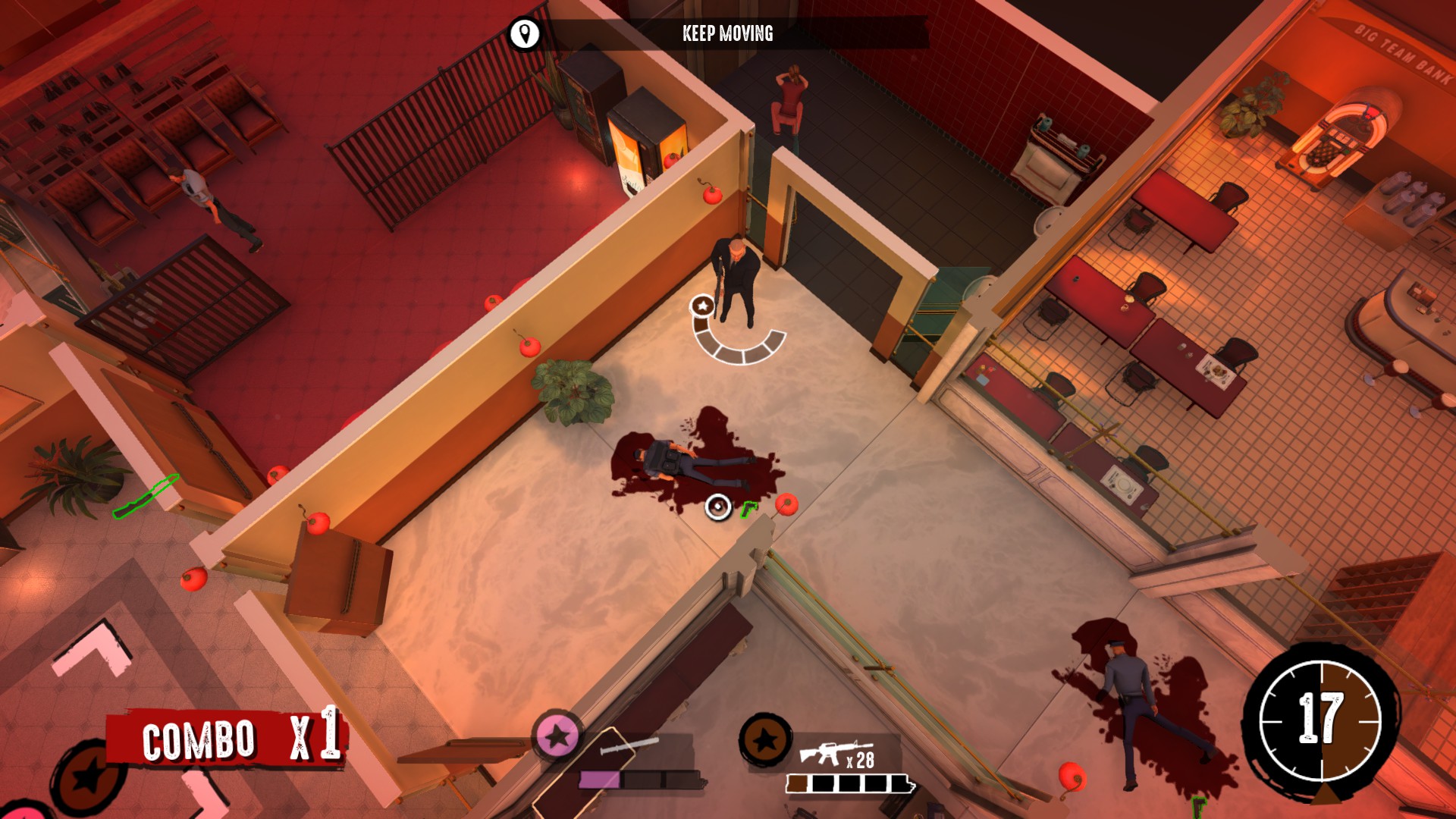
Task: Select the assault rifle weapon icon
Action: 822,753
